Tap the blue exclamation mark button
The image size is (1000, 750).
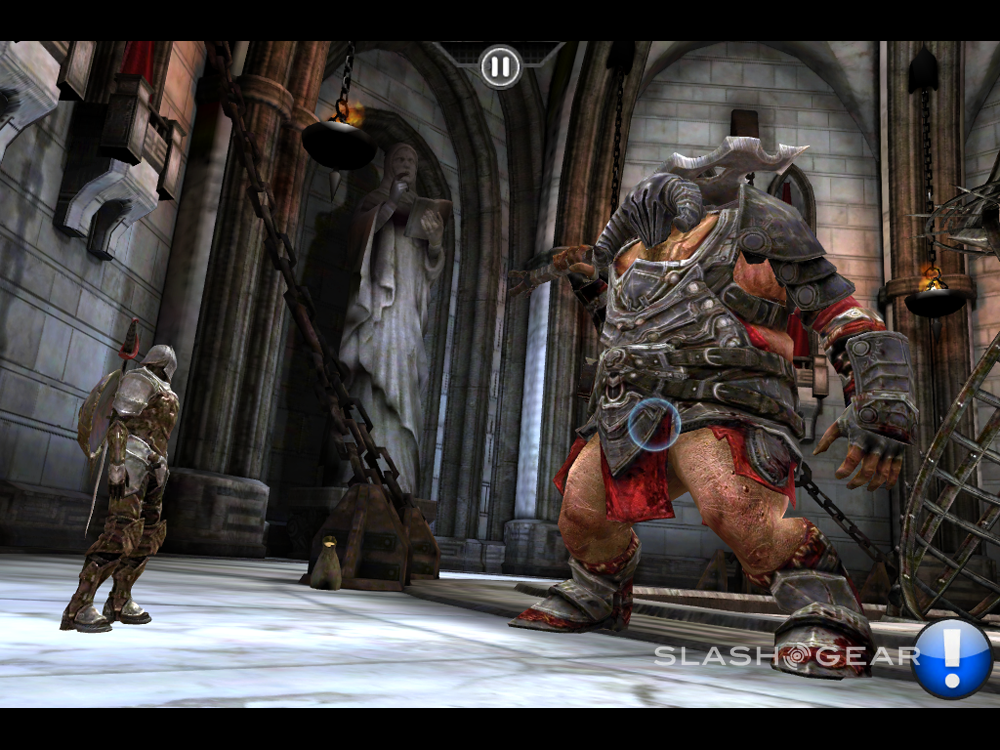pos(952,658)
